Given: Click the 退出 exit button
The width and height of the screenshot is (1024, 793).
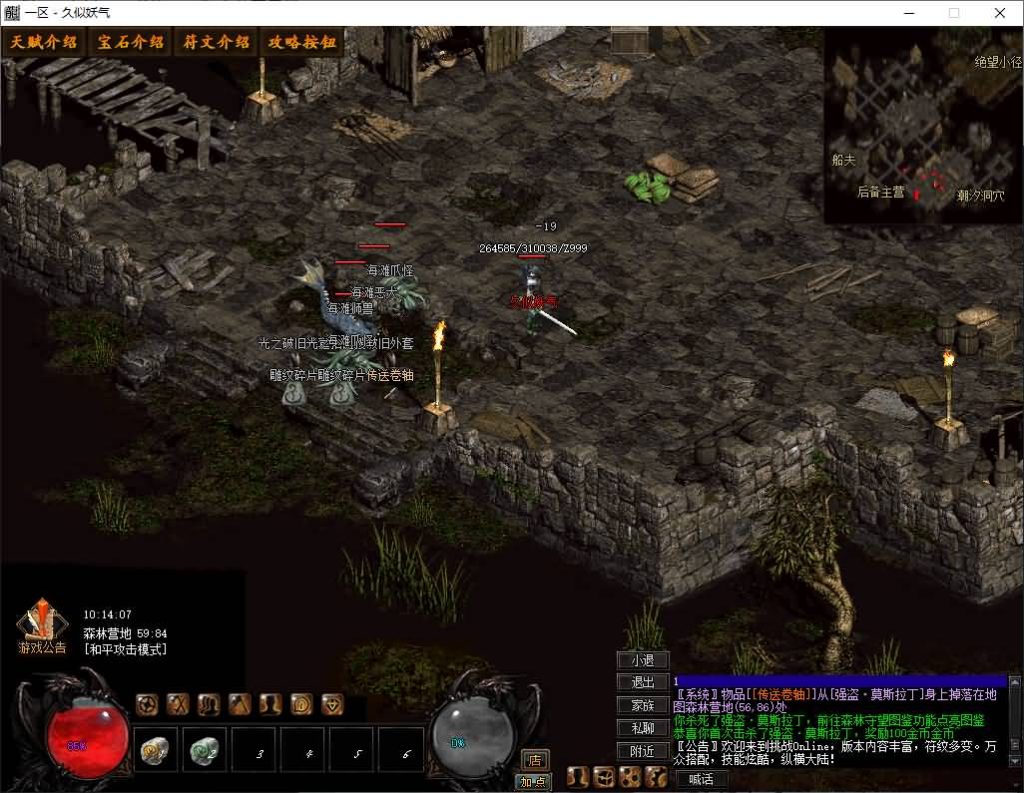Looking at the screenshot, I should pos(643,682).
